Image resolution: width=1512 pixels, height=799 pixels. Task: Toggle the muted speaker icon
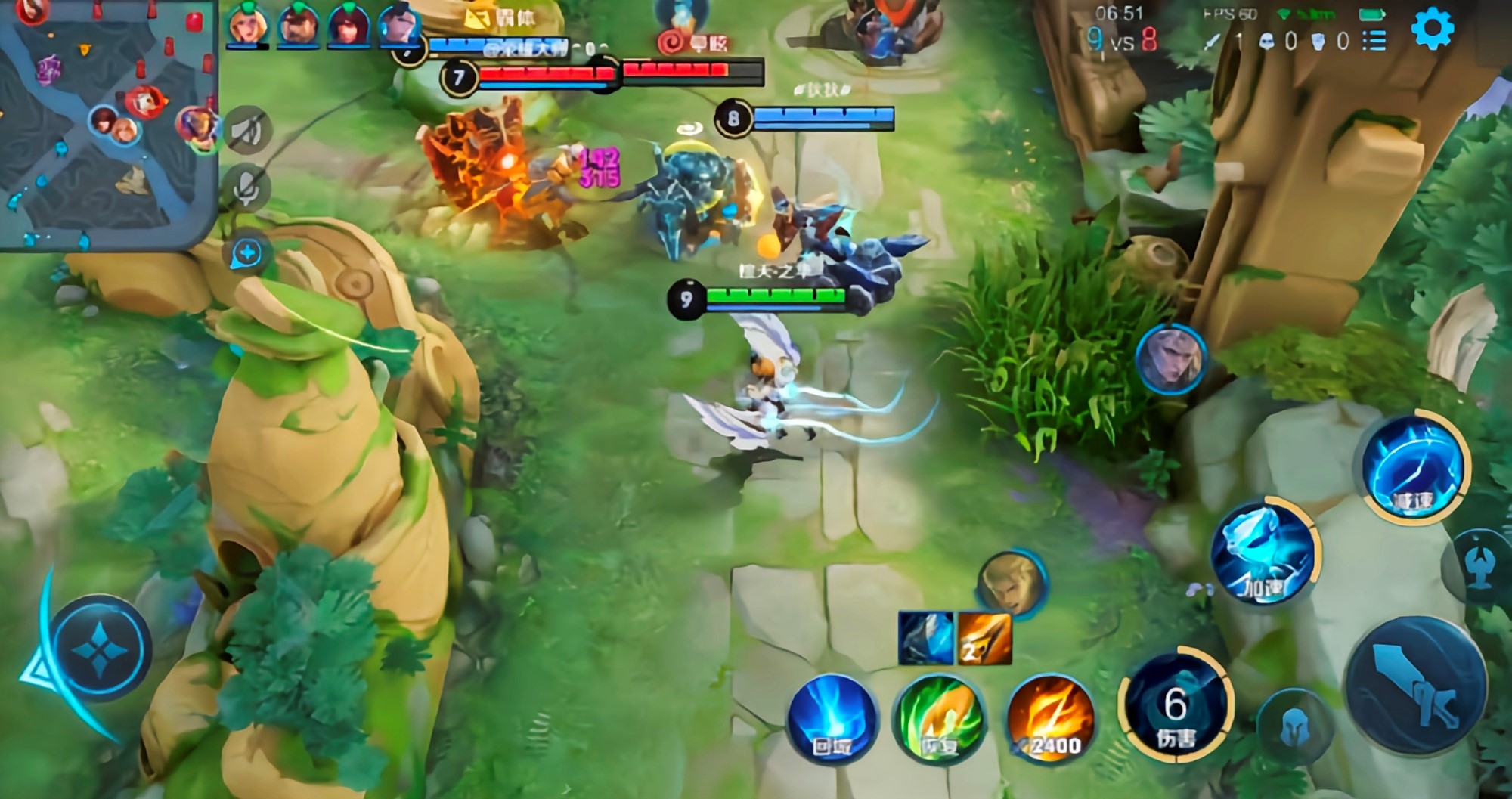(x=247, y=132)
